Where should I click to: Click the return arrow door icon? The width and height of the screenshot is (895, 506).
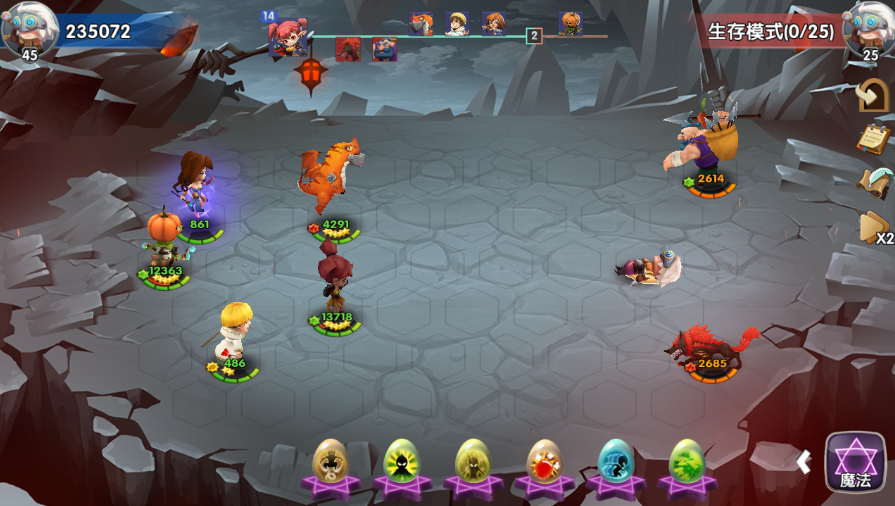(x=873, y=96)
